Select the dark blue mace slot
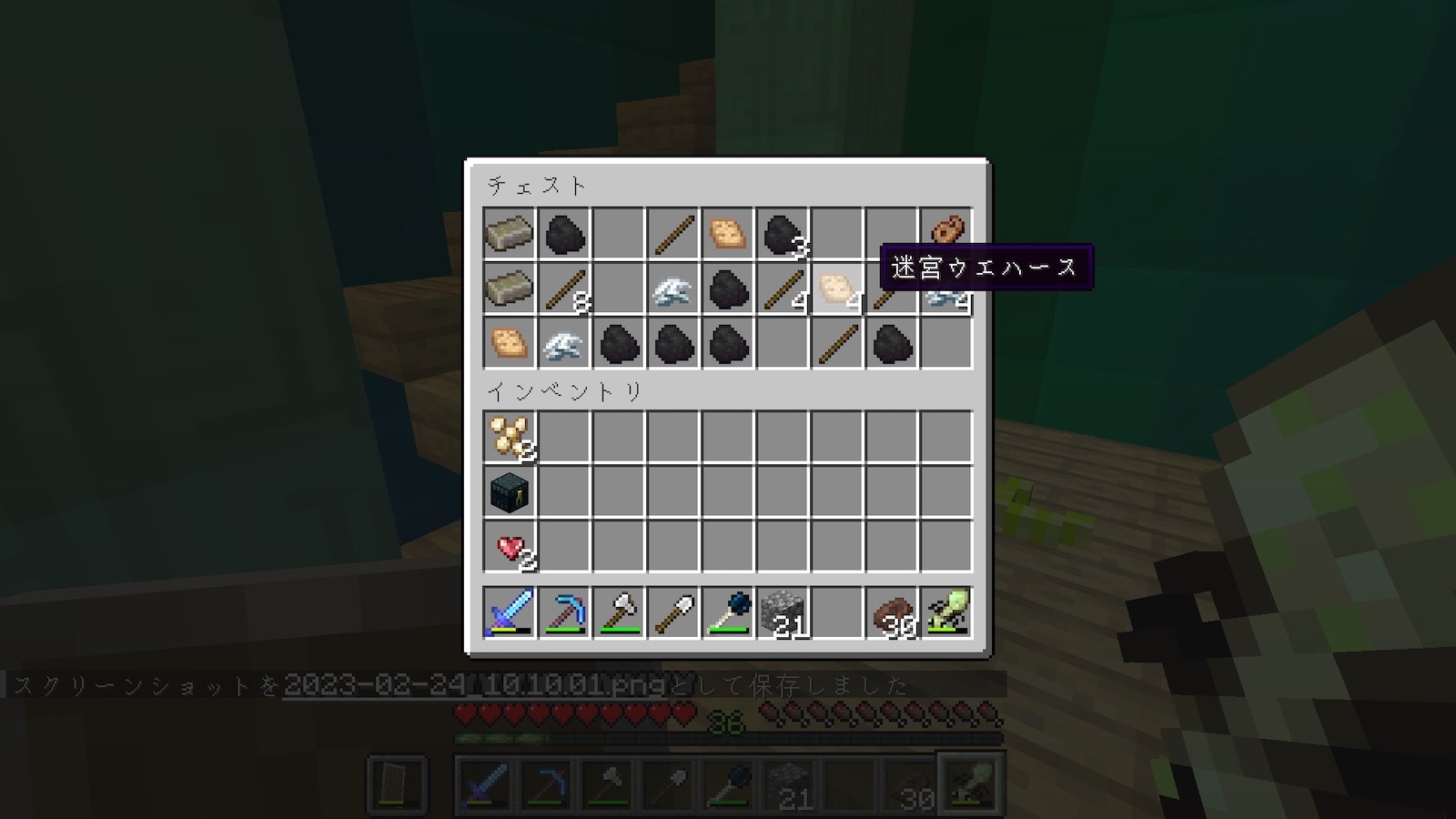The width and height of the screenshot is (1456, 819). pos(728,612)
